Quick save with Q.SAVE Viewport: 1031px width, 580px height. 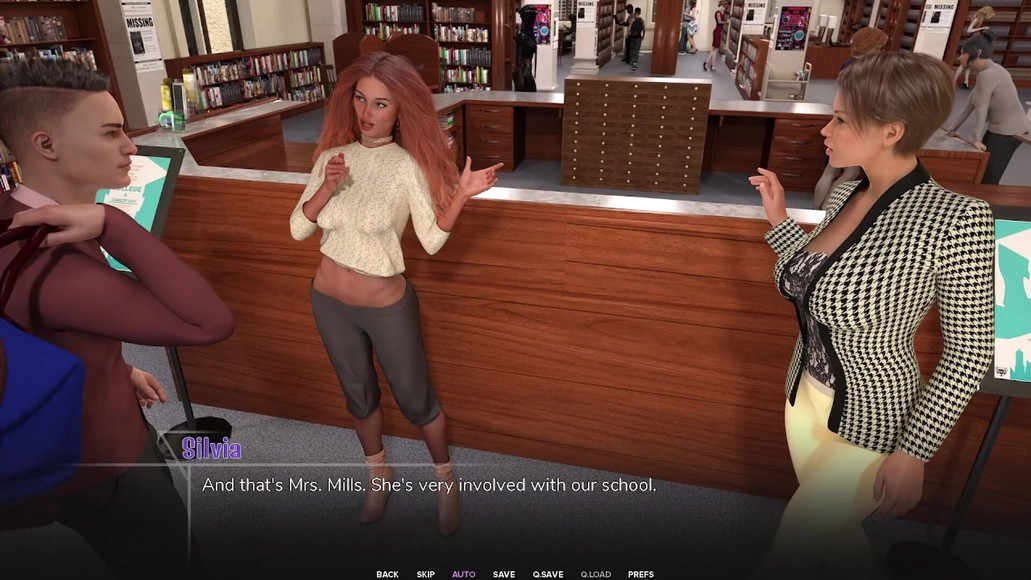548,574
